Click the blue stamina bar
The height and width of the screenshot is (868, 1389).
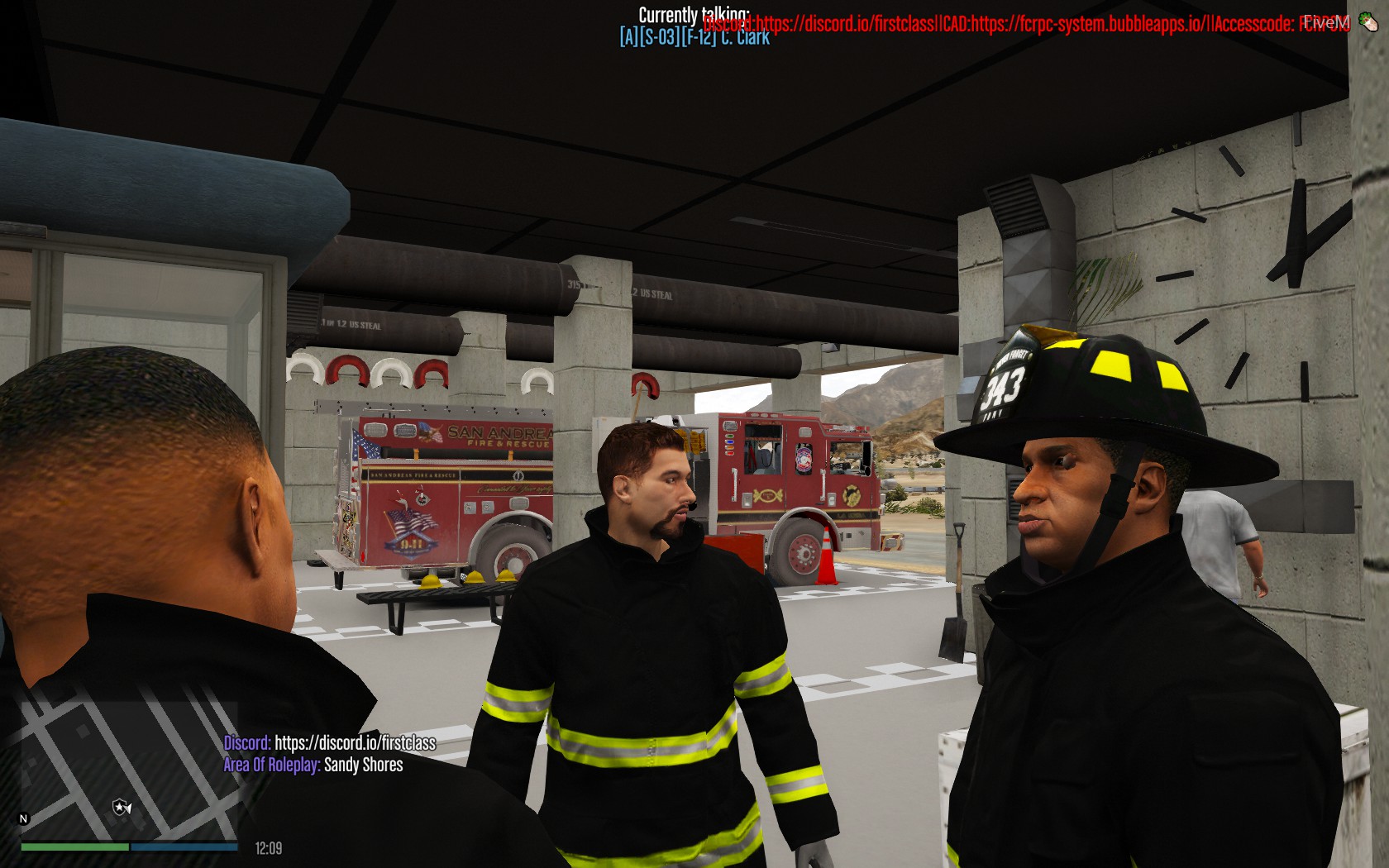[x=186, y=847]
